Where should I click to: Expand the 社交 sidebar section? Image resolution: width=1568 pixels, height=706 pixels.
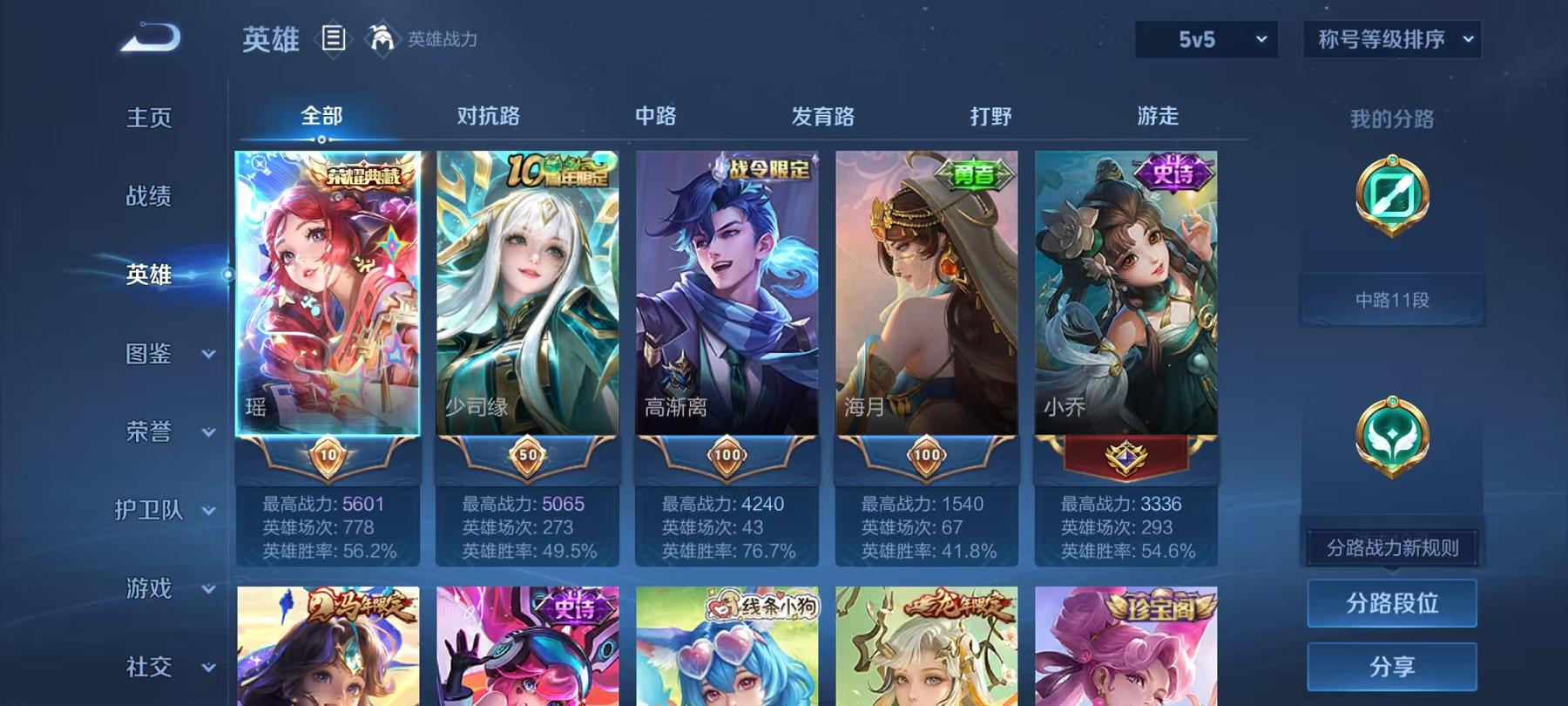click(148, 668)
